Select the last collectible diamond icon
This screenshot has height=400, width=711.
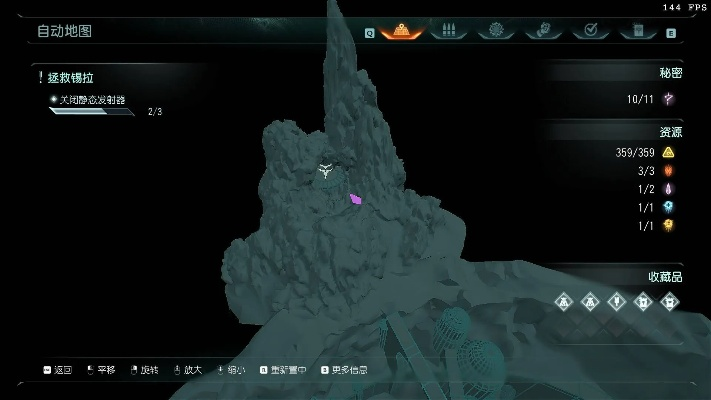click(x=669, y=300)
